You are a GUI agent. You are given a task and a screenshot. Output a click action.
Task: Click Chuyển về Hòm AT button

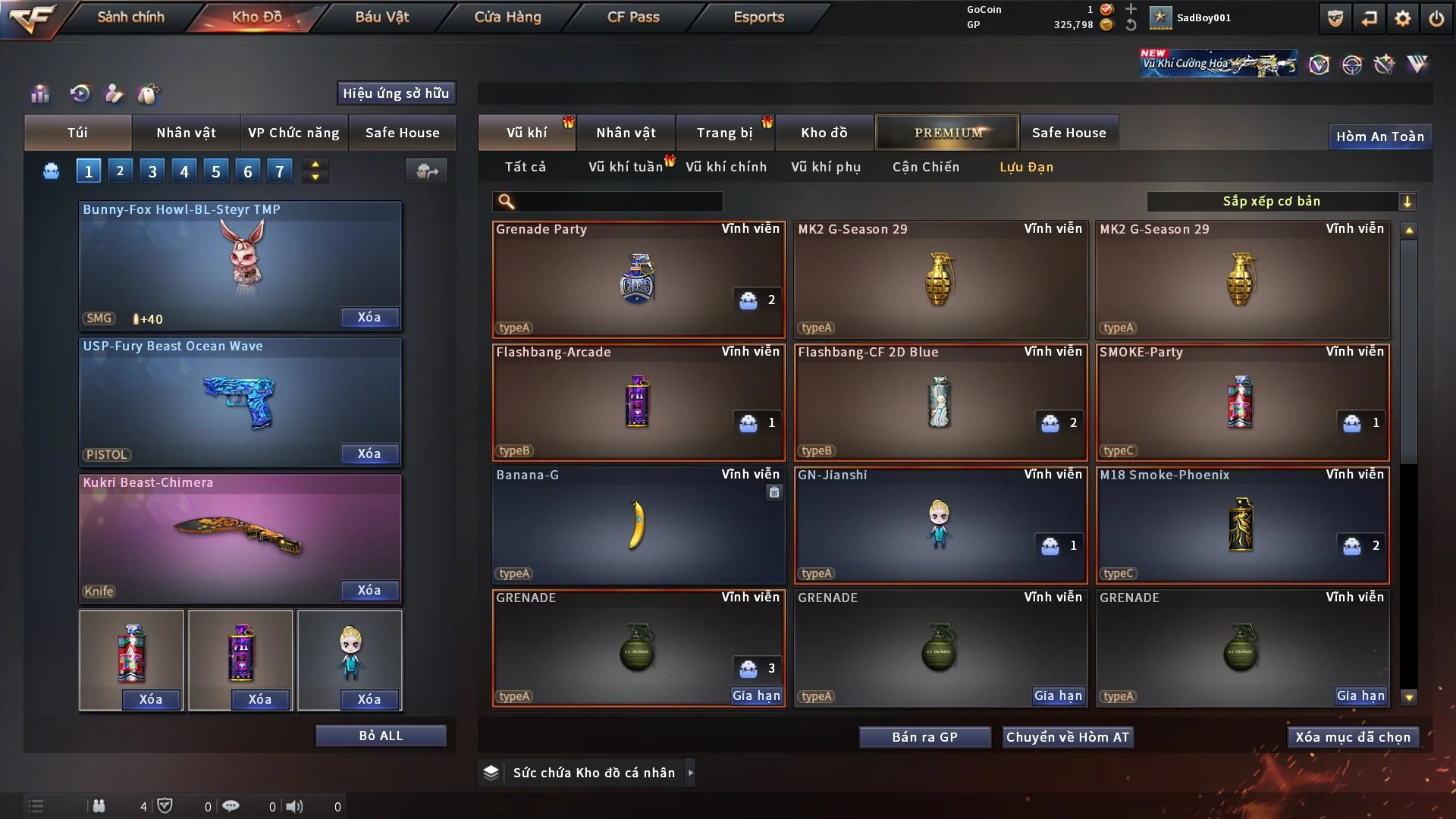coord(1067,737)
